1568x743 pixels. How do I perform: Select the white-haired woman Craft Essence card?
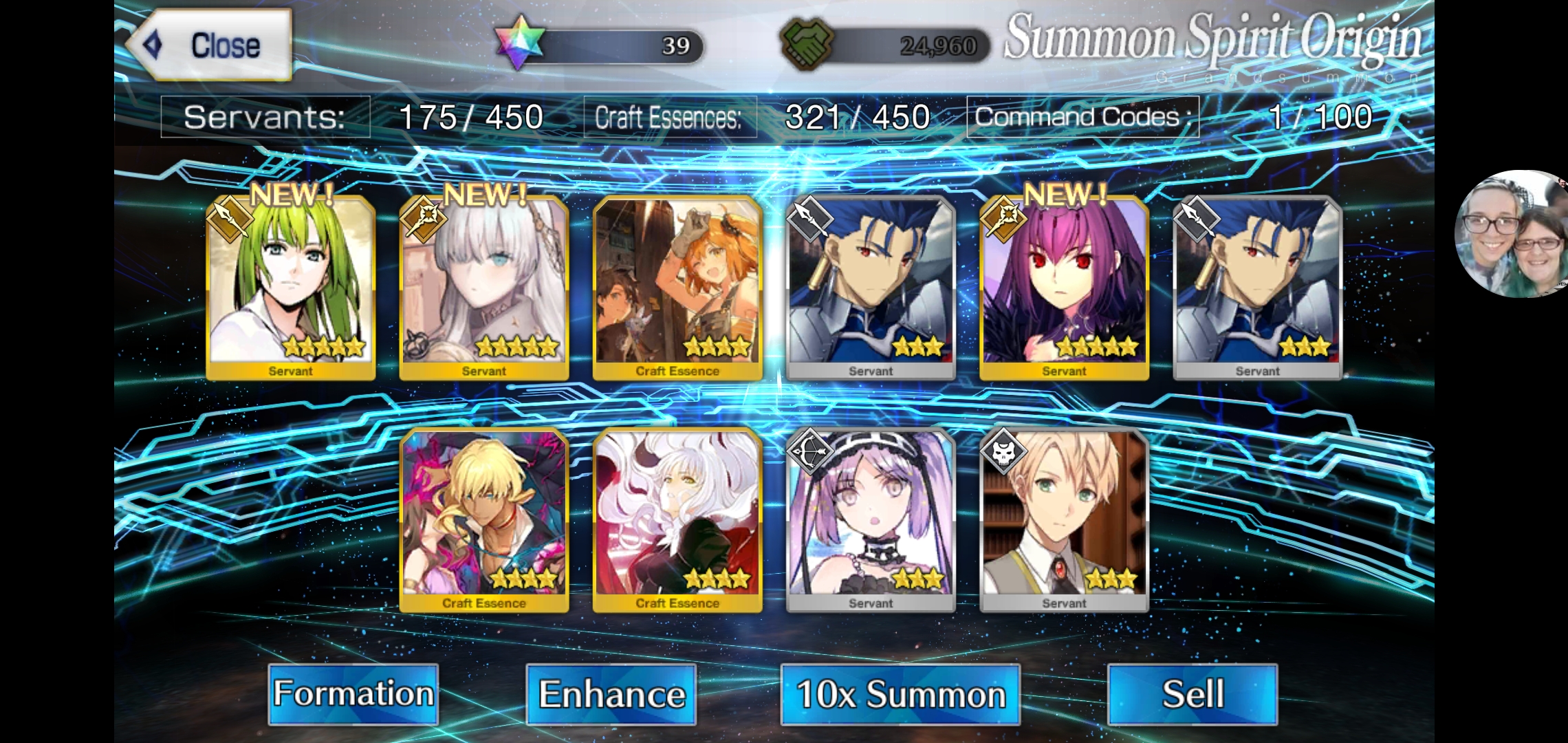(677, 519)
